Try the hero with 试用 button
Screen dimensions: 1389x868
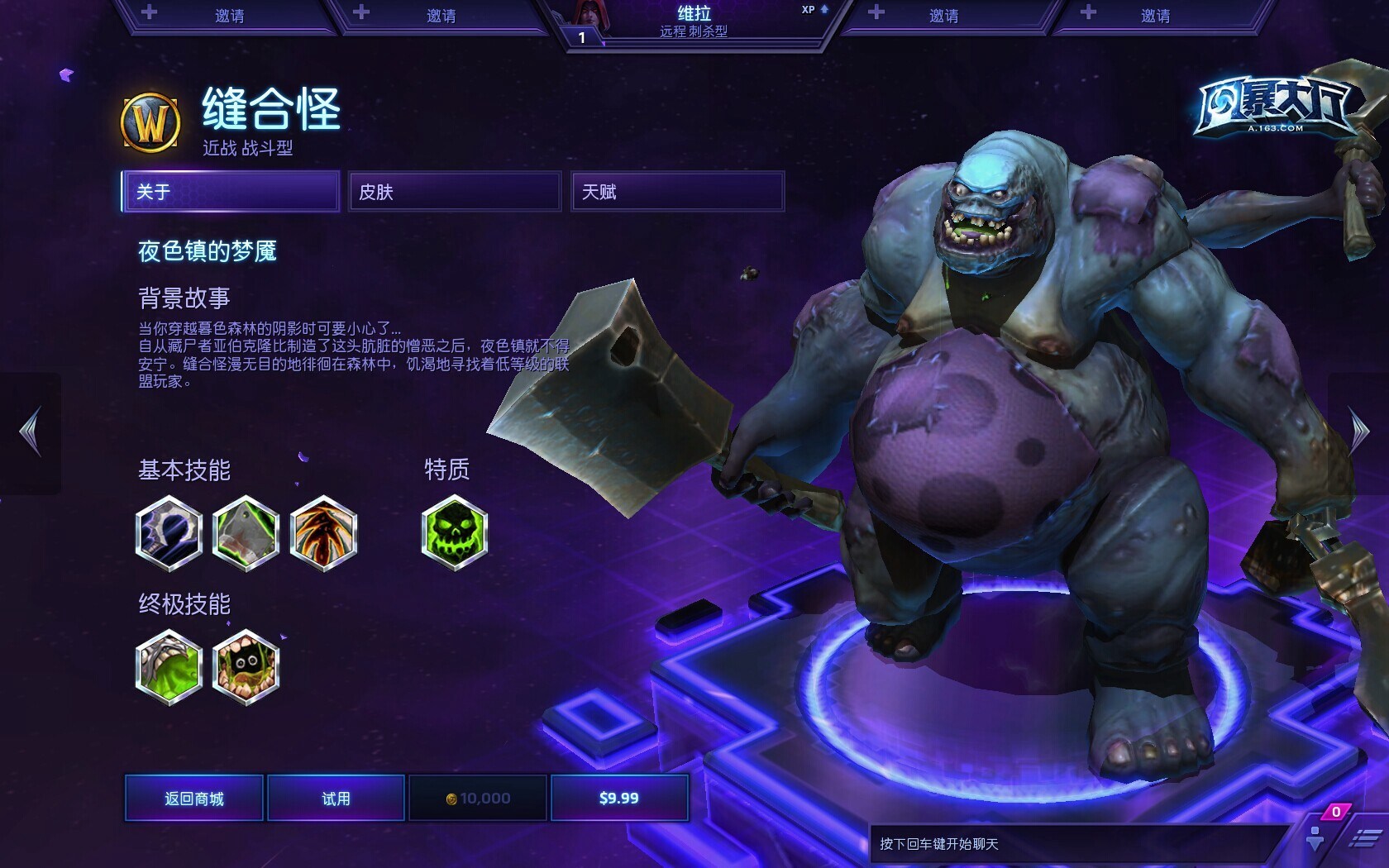336,798
